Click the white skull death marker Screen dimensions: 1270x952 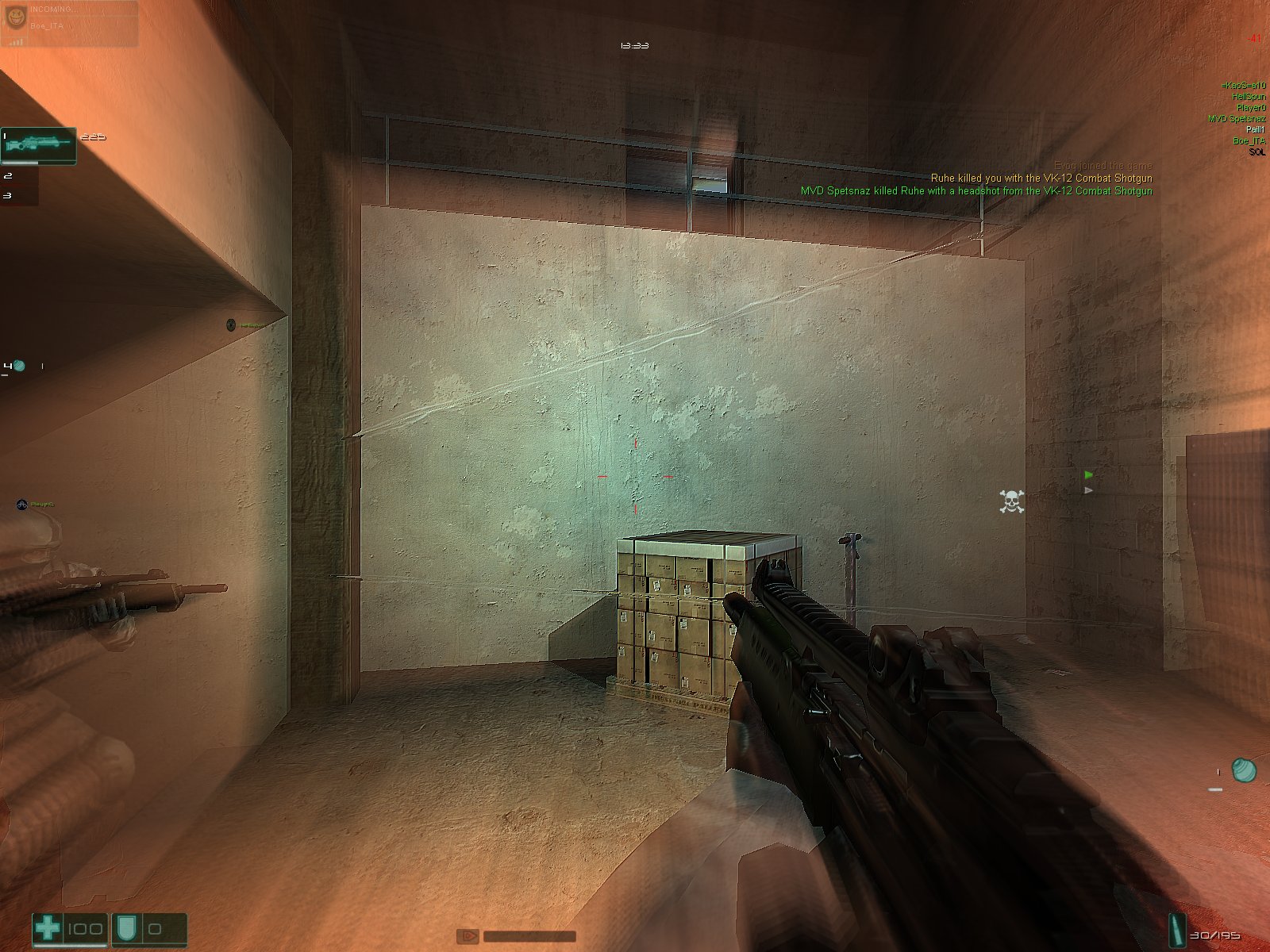[x=1011, y=501]
